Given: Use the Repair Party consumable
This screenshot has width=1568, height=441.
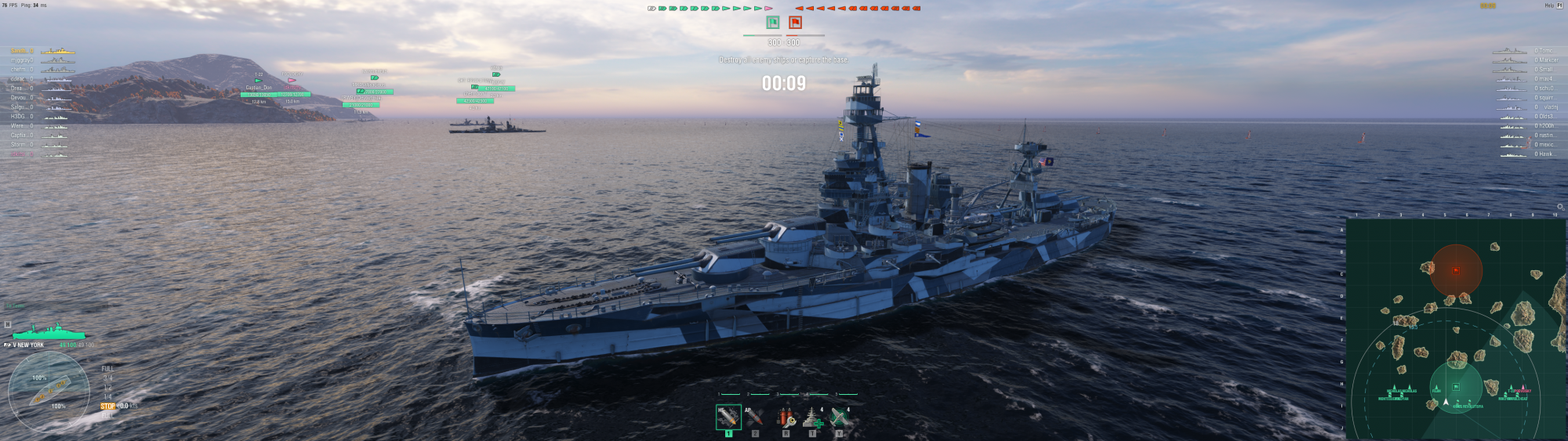Looking at the screenshot, I should [x=812, y=418].
